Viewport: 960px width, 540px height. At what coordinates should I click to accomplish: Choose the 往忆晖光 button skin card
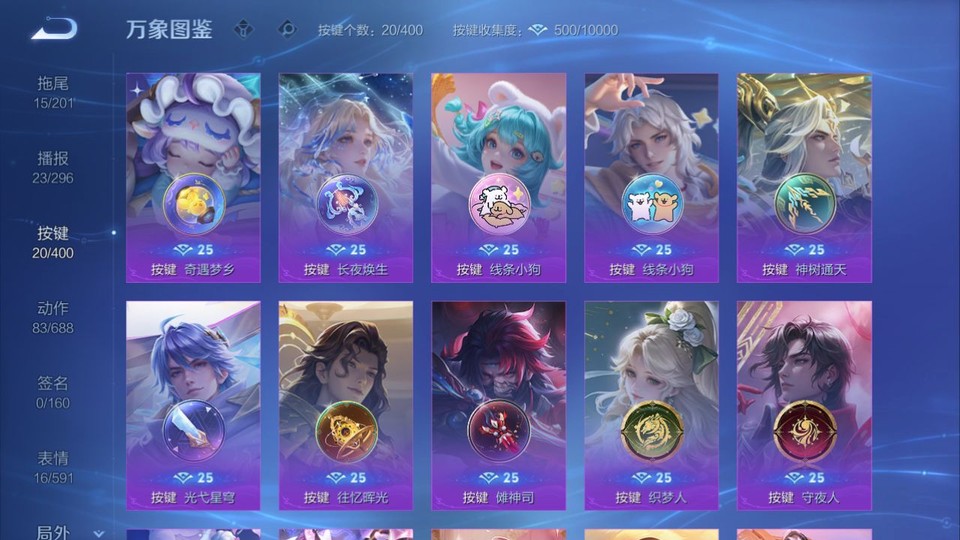tap(346, 405)
